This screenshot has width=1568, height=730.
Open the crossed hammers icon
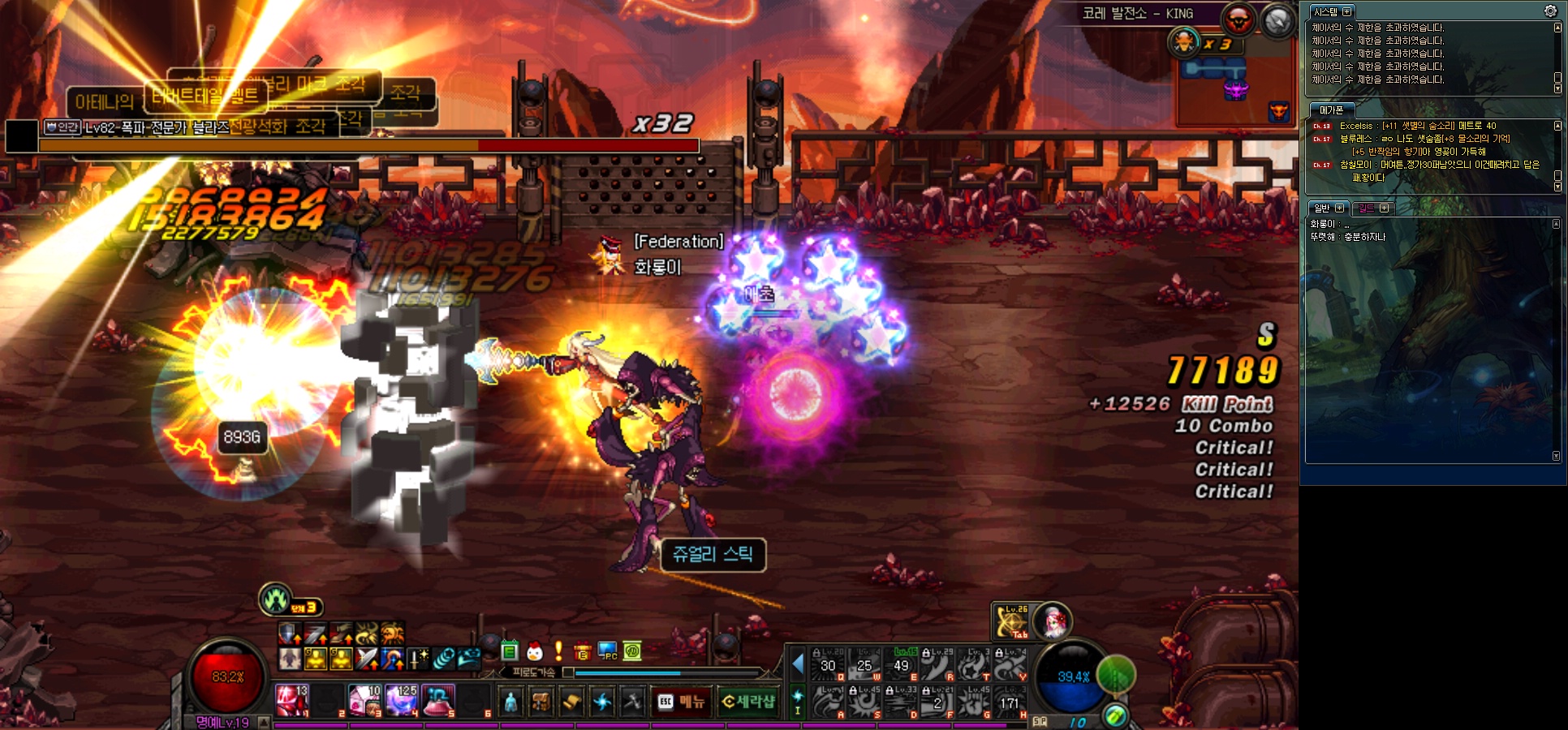(632, 702)
